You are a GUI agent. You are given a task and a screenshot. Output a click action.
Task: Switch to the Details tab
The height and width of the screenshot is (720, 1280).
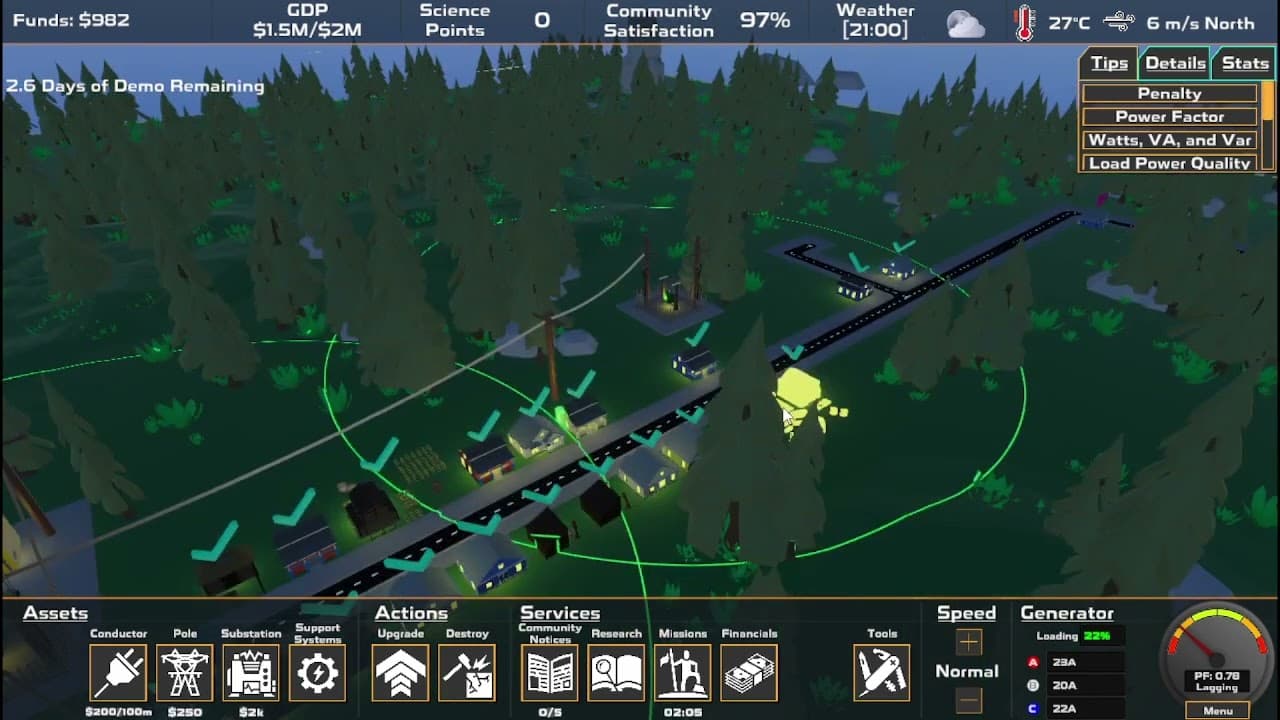[x=1175, y=63]
